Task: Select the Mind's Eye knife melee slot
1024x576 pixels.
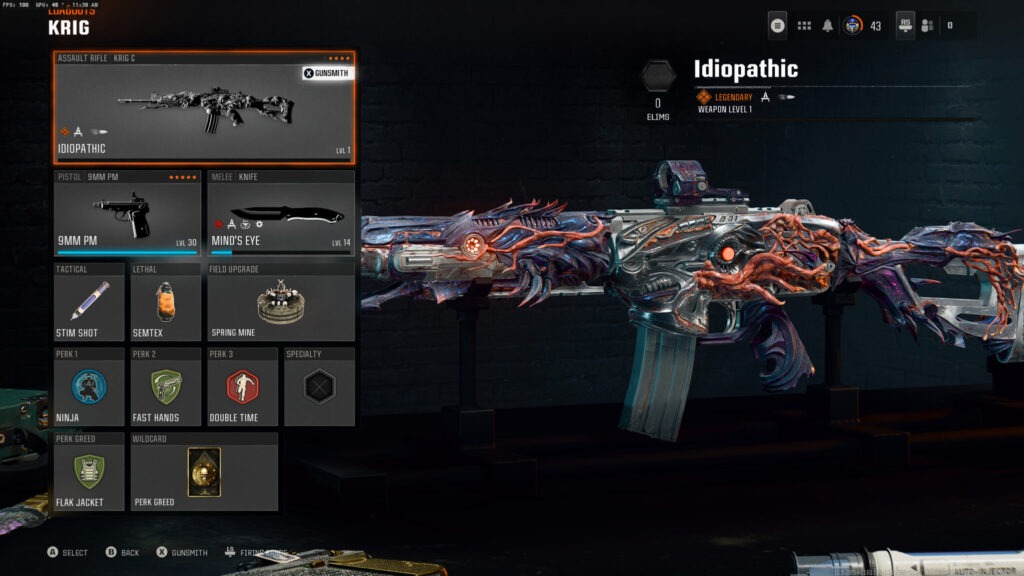Action: click(x=281, y=213)
